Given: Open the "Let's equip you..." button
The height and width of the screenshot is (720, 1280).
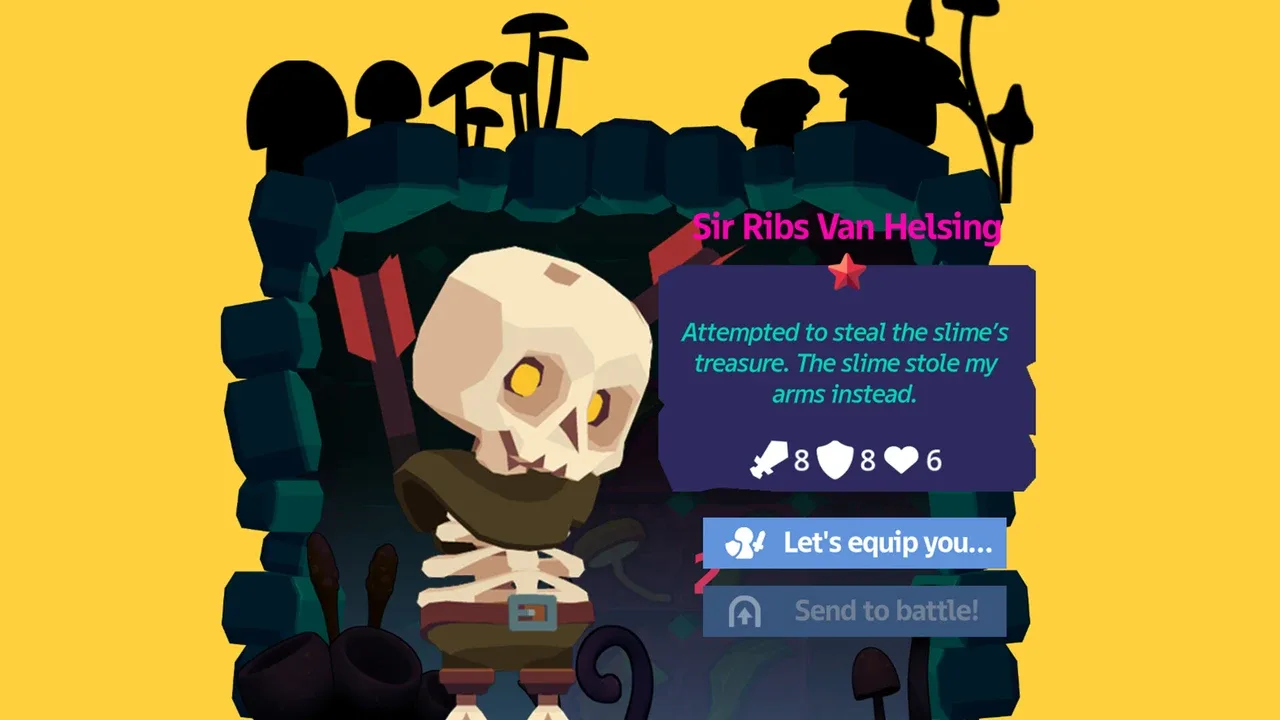Looking at the screenshot, I should coord(854,543).
